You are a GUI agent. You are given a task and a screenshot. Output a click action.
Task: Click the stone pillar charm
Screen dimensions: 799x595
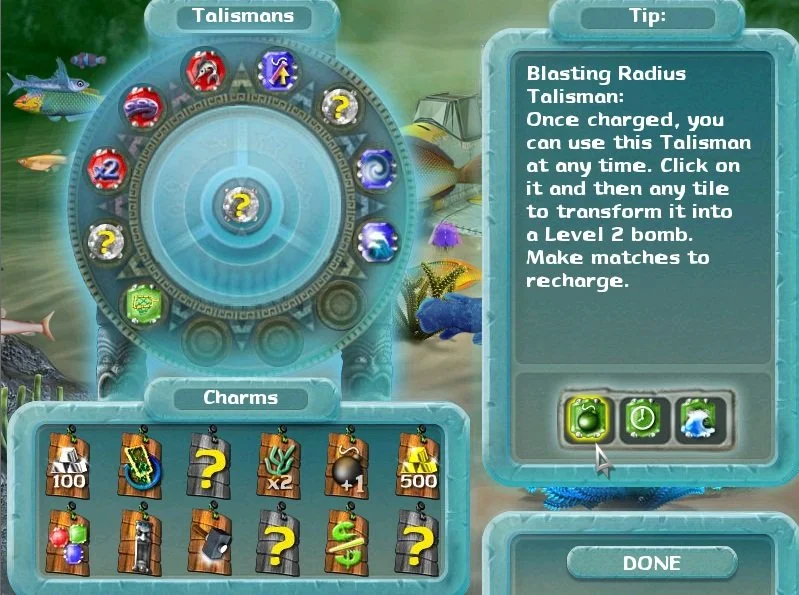click(139, 544)
